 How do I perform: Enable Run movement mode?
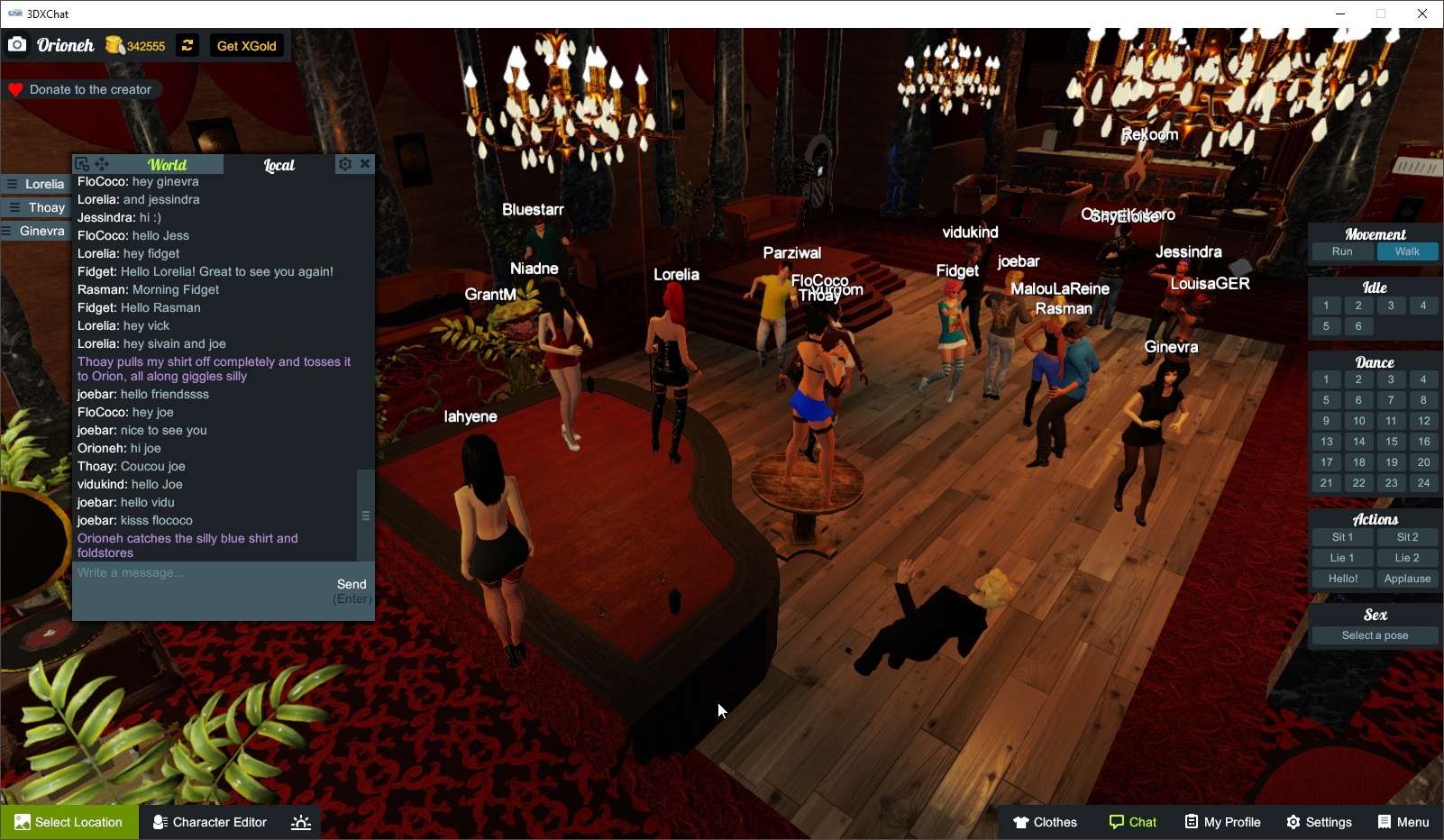pyautogui.click(x=1342, y=251)
